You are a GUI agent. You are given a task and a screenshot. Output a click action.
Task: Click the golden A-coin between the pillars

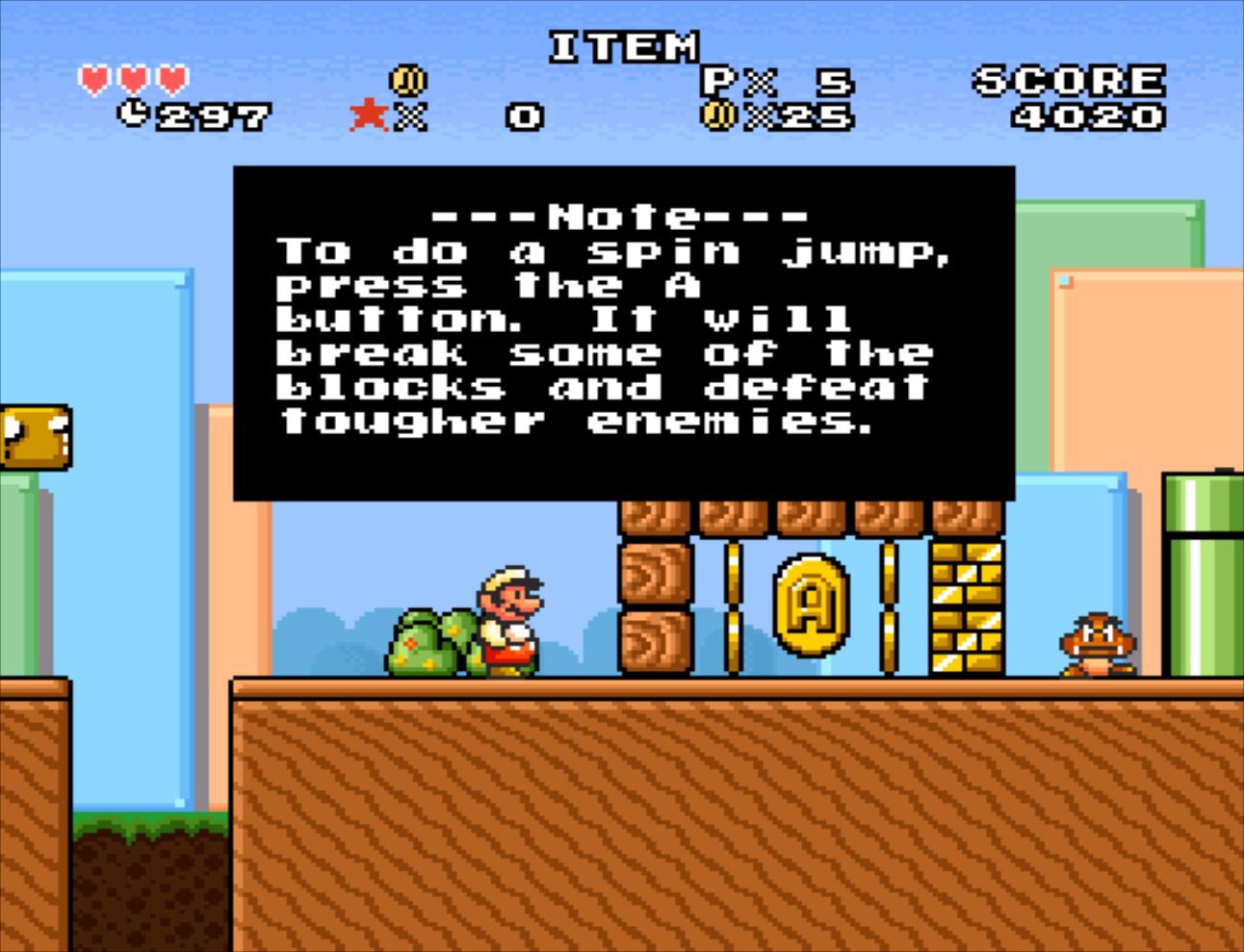pyautogui.click(x=812, y=605)
